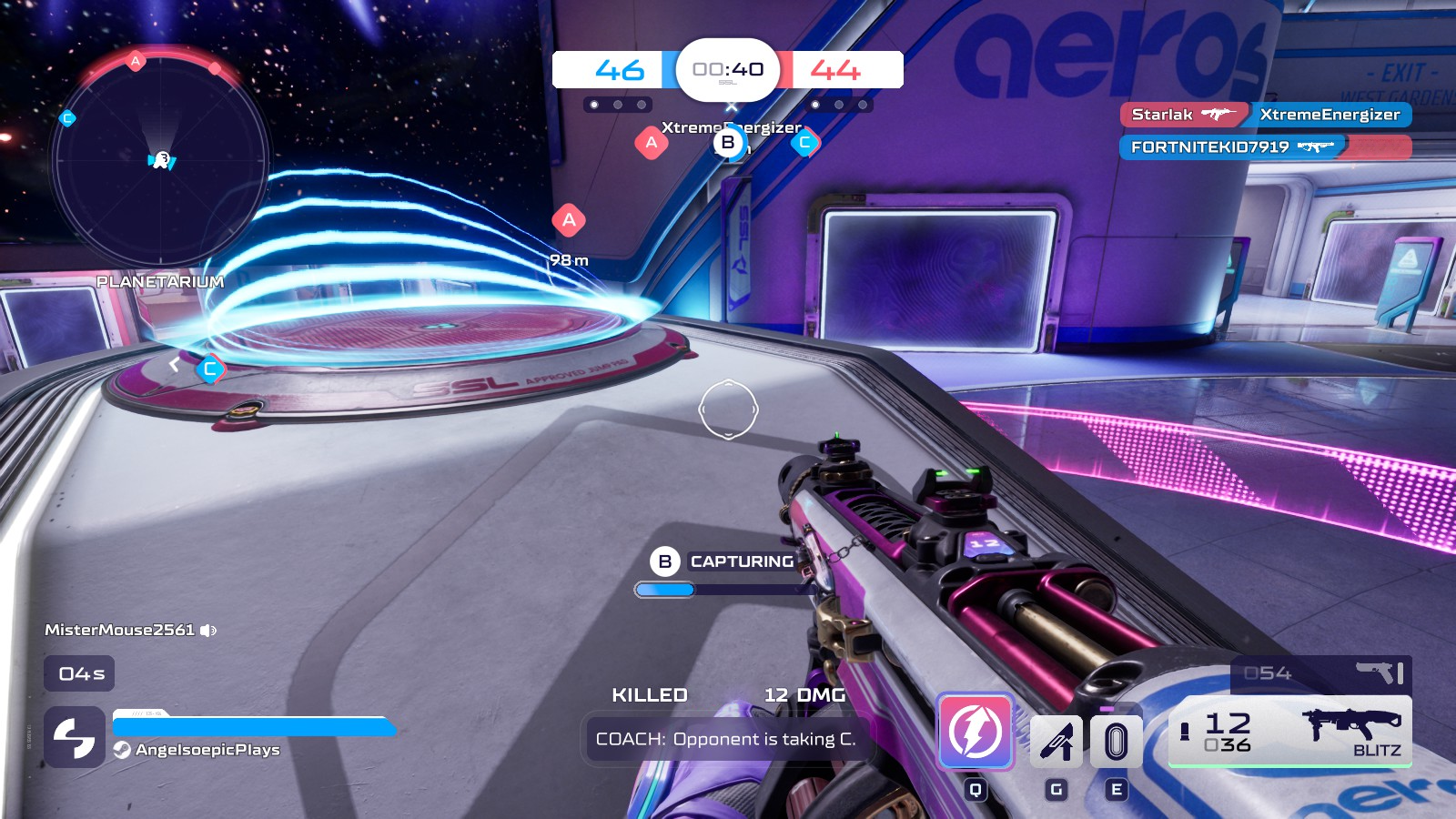Screen dimensions: 1456x819
Task: Click the C marker on the minimap edge
Action: [x=66, y=118]
